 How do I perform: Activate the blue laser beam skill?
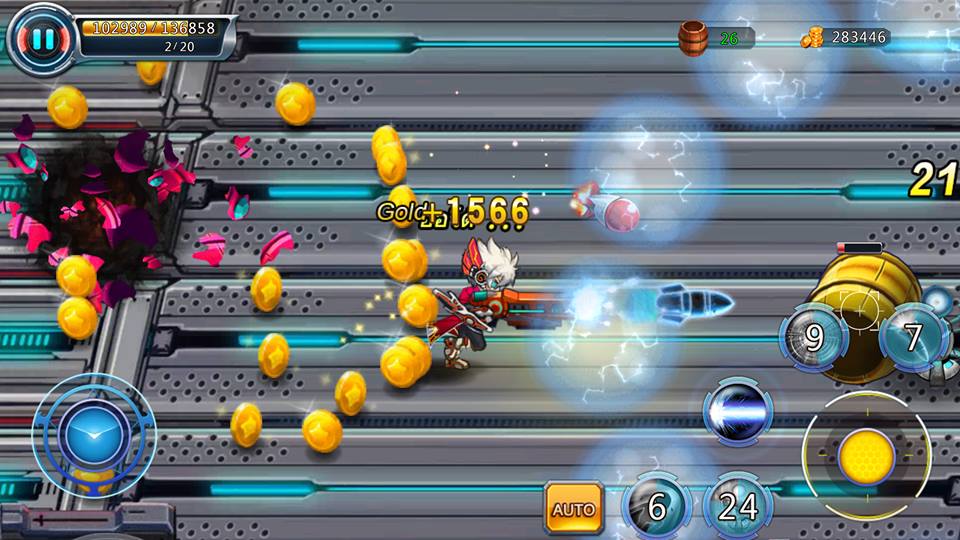point(738,412)
